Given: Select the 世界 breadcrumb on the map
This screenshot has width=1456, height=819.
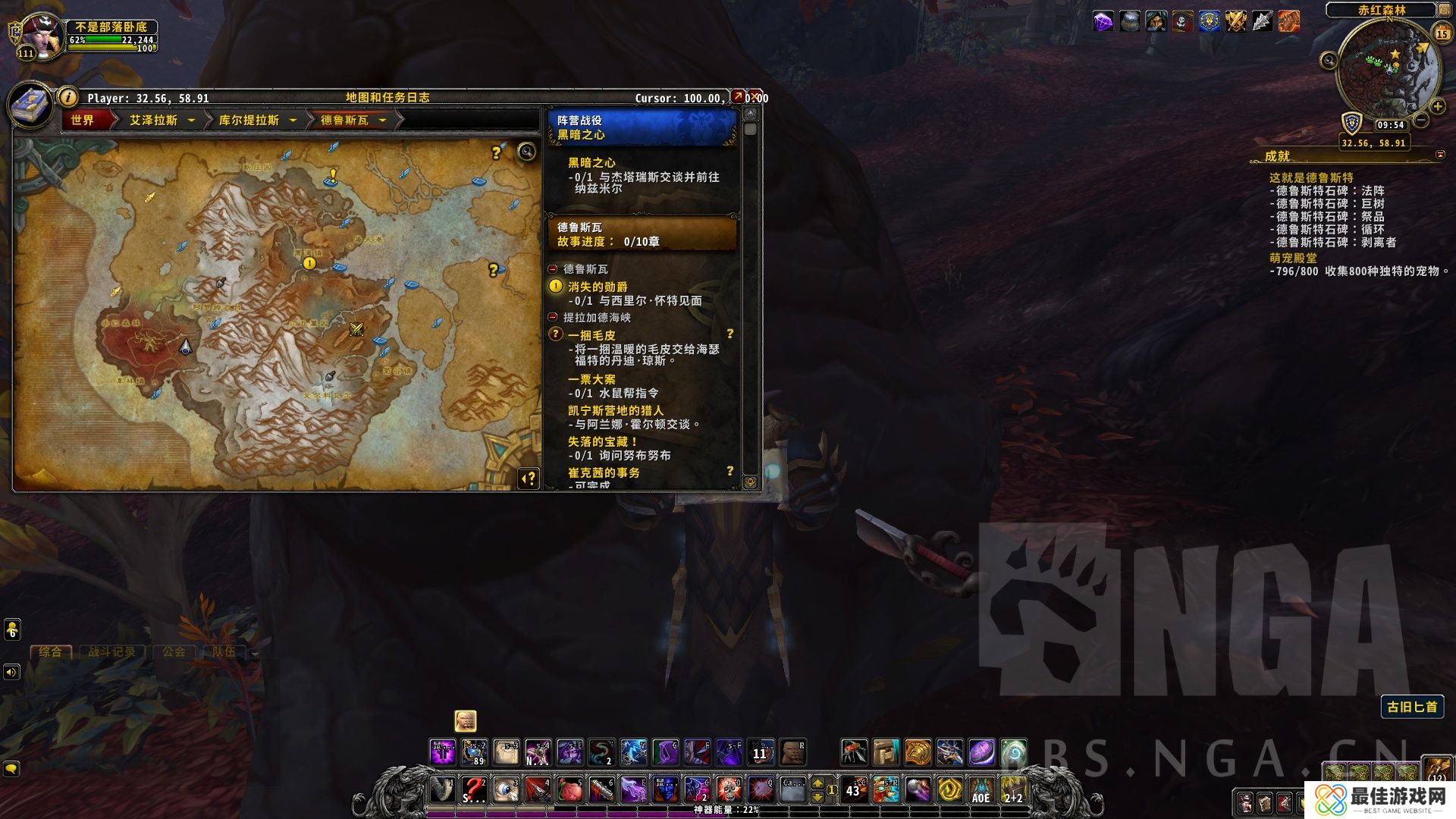Looking at the screenshot, I should (x=83, y=120).
